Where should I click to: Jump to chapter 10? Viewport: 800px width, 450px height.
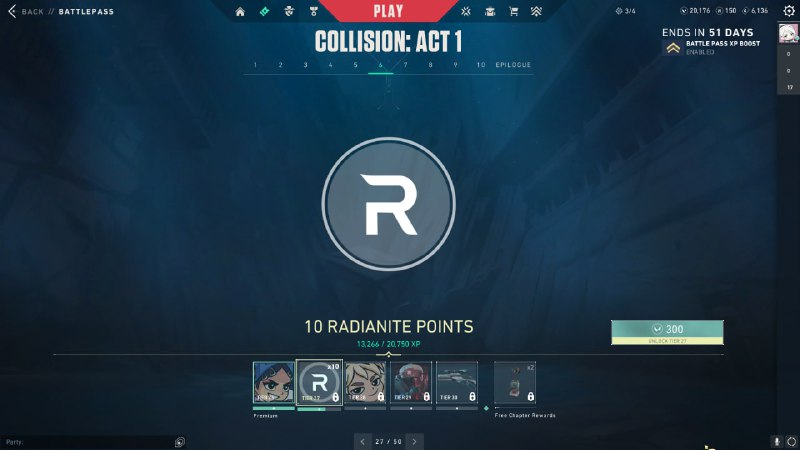point(481,65)
